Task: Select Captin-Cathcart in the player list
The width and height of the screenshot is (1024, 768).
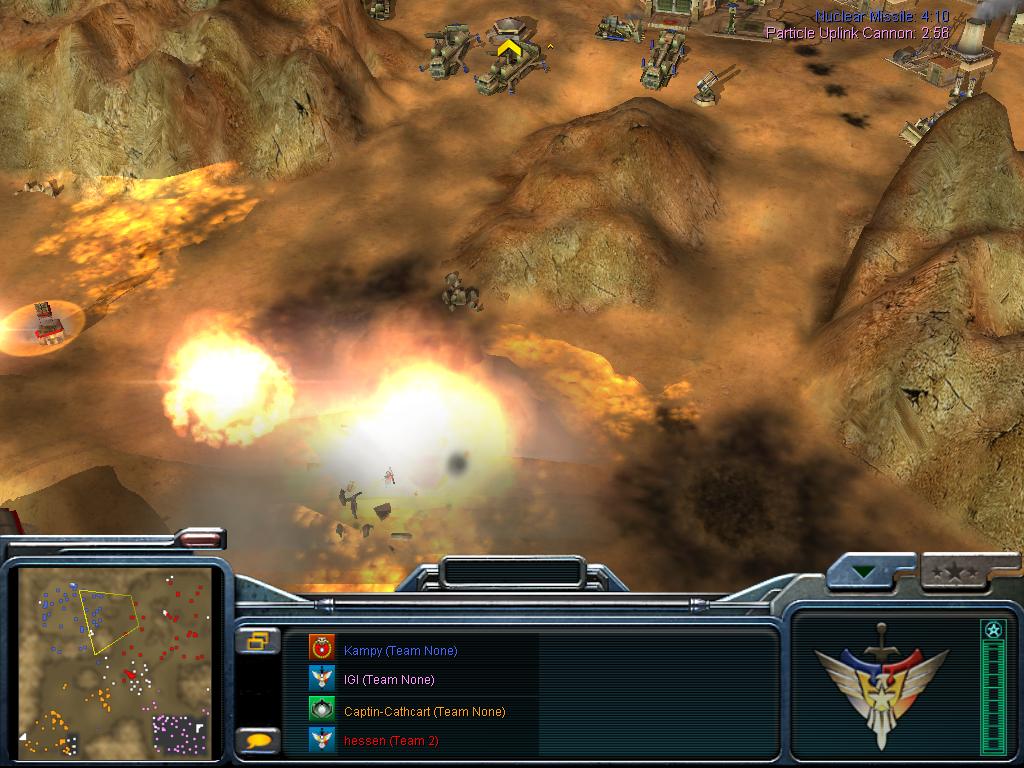Action: [424, 711]
